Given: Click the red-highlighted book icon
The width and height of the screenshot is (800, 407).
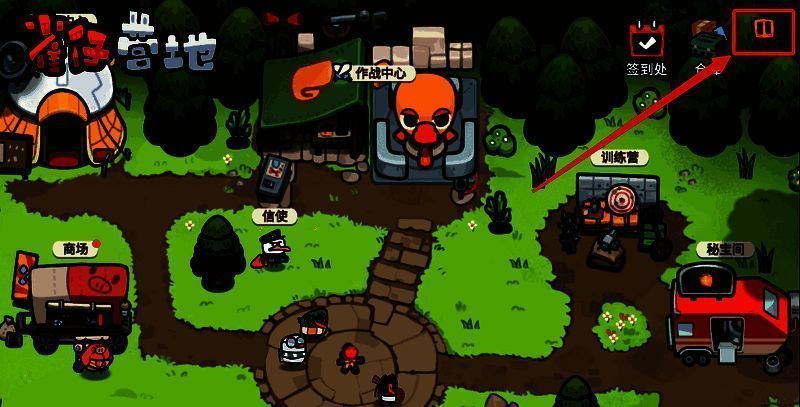Looking at the screenshot, I should (x=763, y=32).
